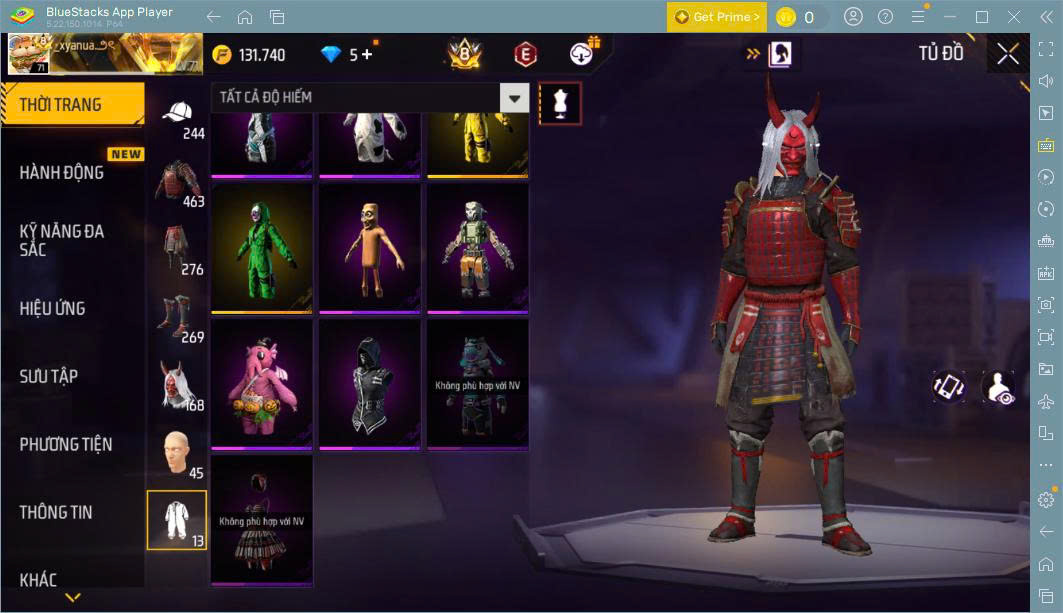The height and width of the screenshot is (613, 1063).
Task: Choose the black hooded outfit
Action: coord(369,383)
